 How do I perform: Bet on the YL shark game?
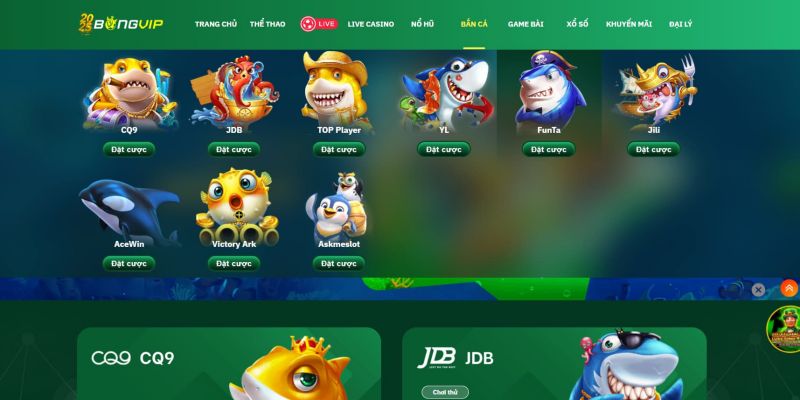(x=444, y=149)
